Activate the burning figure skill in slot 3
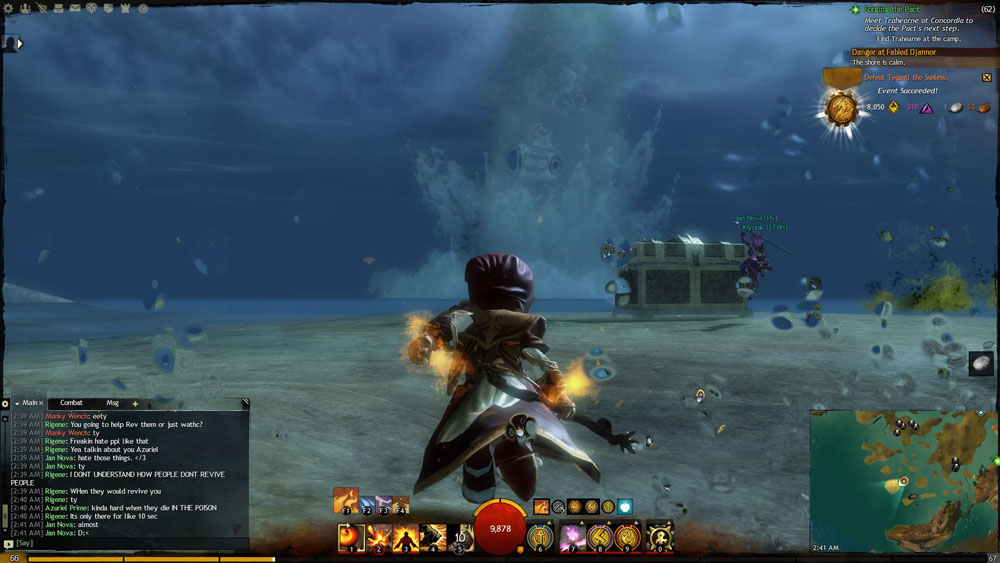Viewport: 1000px width, 563px height. (406, 537)
